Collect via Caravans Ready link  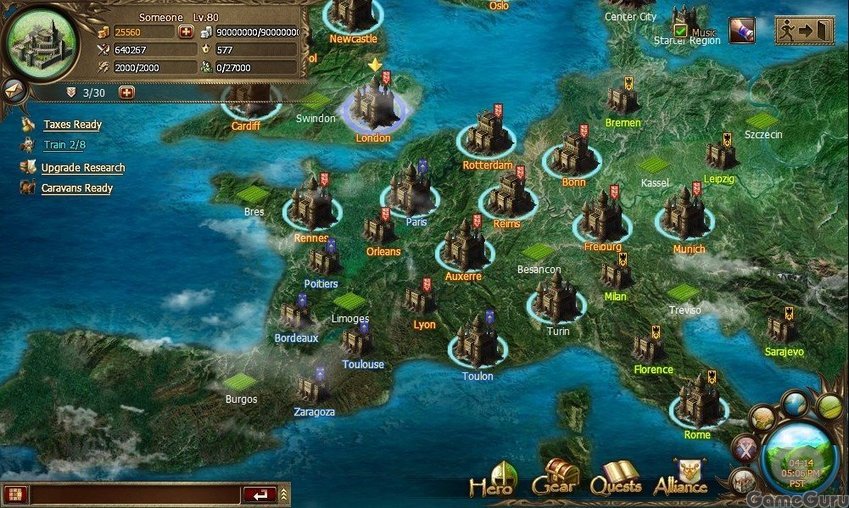click(76, 188)
